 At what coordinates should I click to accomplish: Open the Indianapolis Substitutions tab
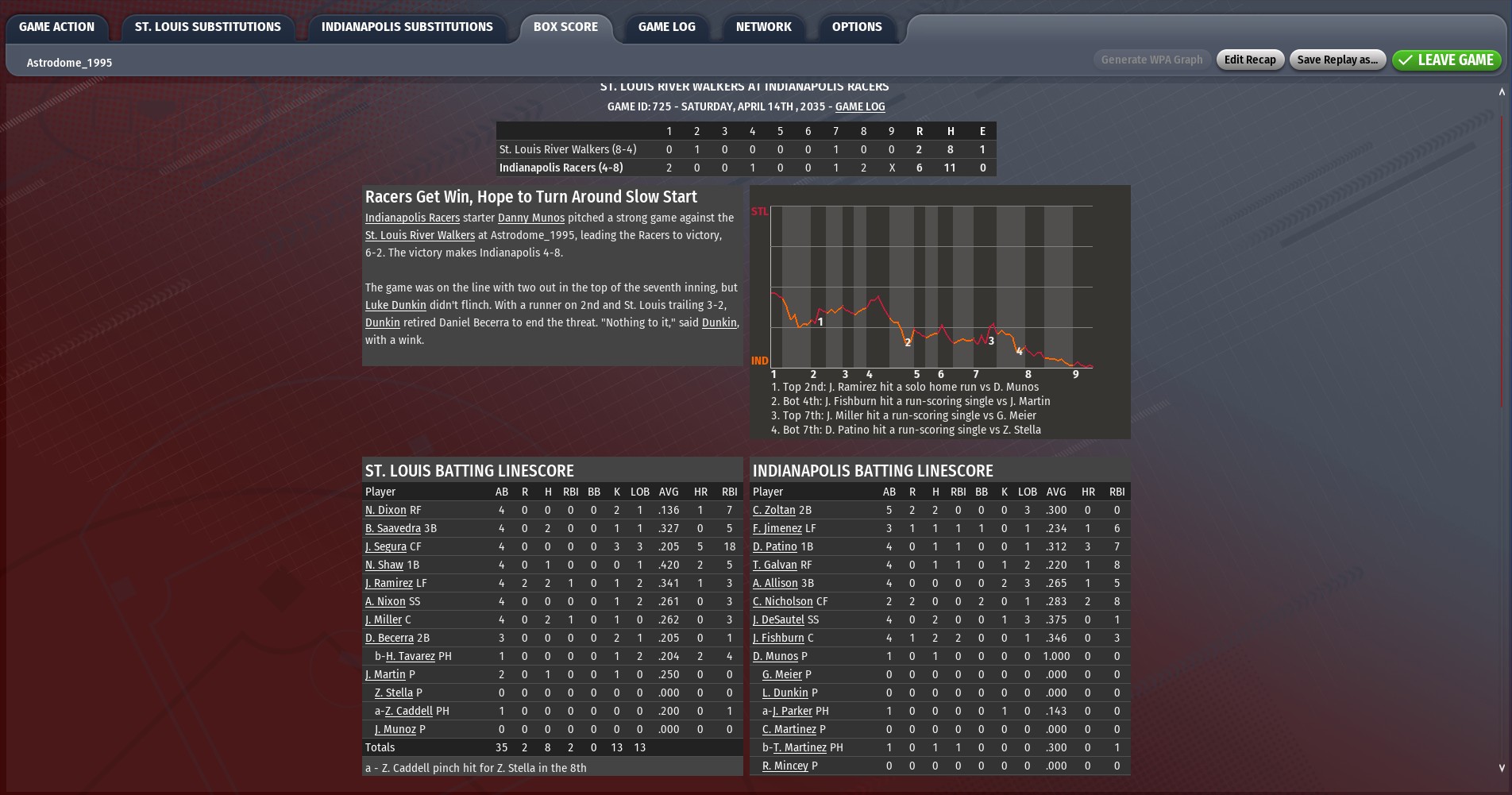(x=407, y=27)
